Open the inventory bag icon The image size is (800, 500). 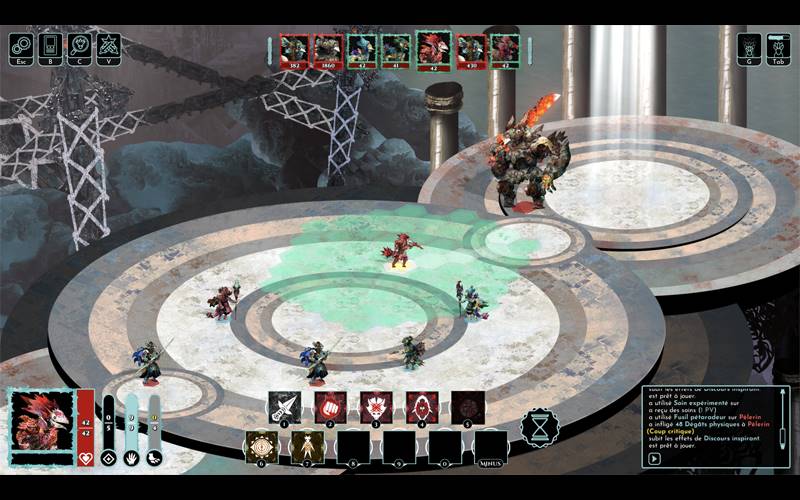(50, 46)
